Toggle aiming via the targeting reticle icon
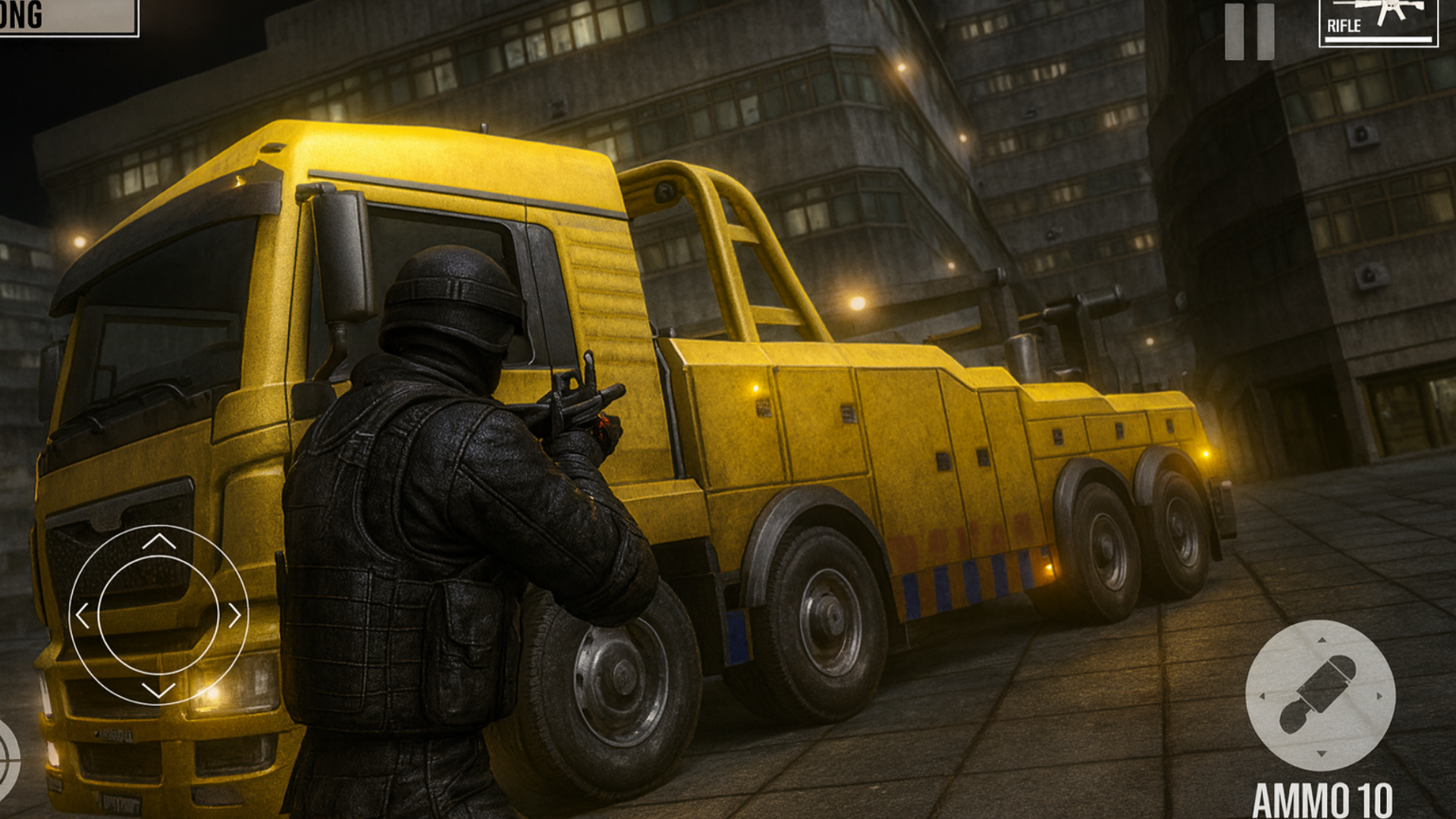Screen dimensions: 1456x819 (9, 758)
